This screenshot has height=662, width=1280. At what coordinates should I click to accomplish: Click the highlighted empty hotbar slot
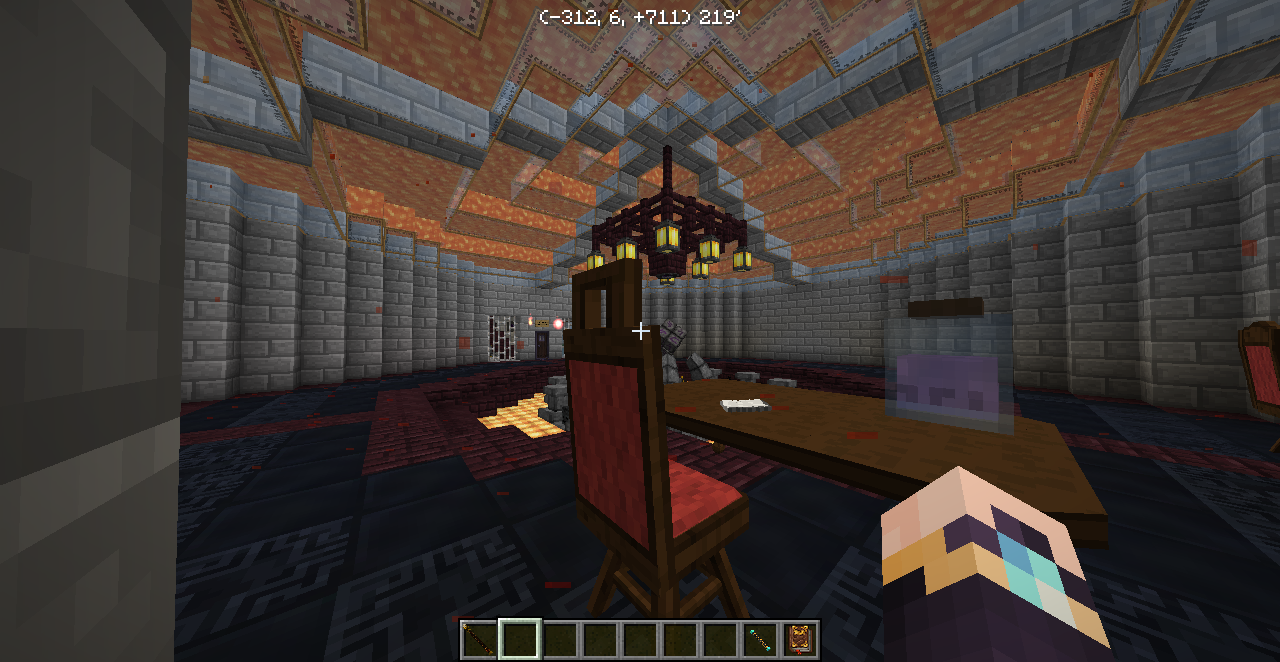(x=520, y=639)
